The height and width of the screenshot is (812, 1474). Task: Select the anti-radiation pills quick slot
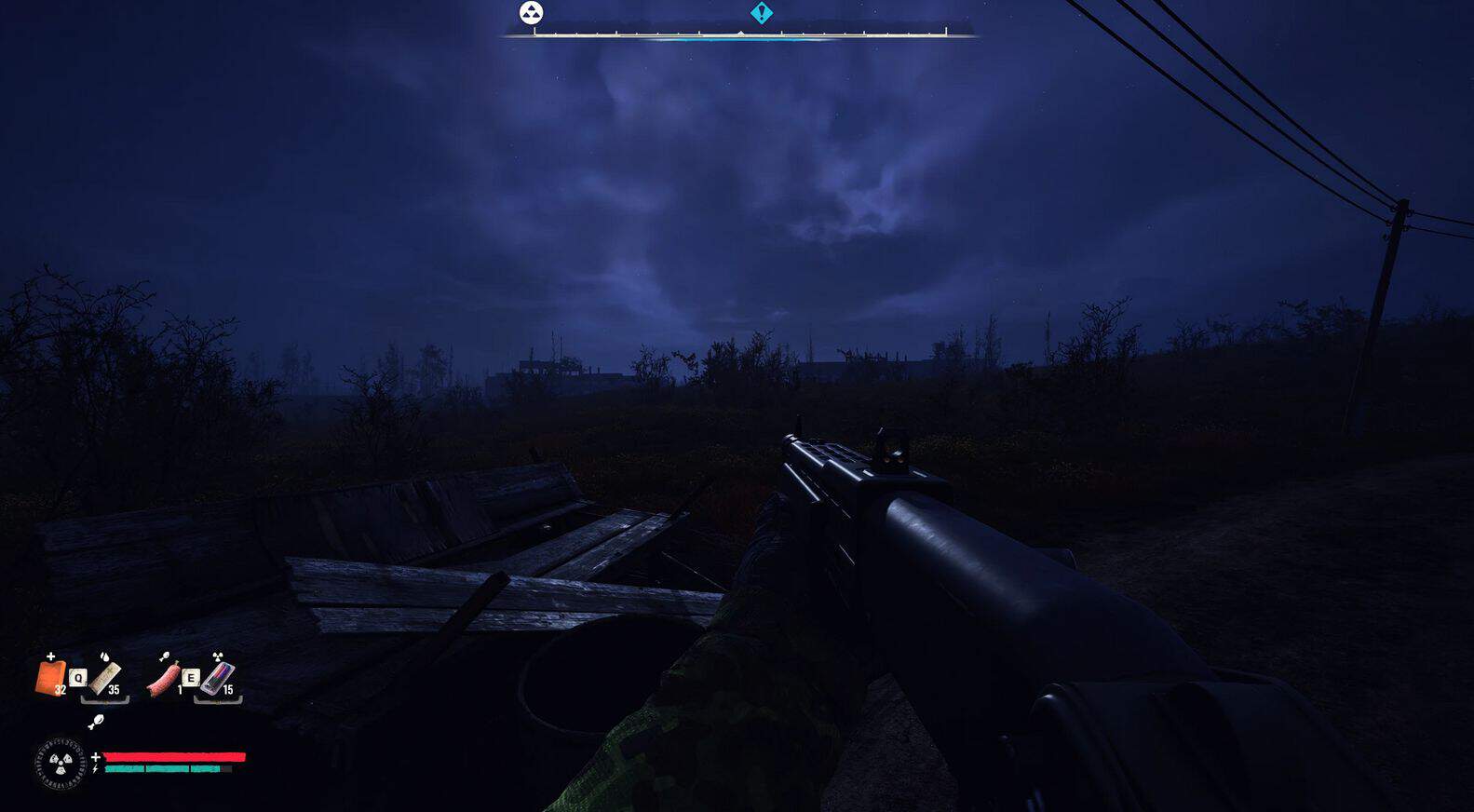[217, 677]
